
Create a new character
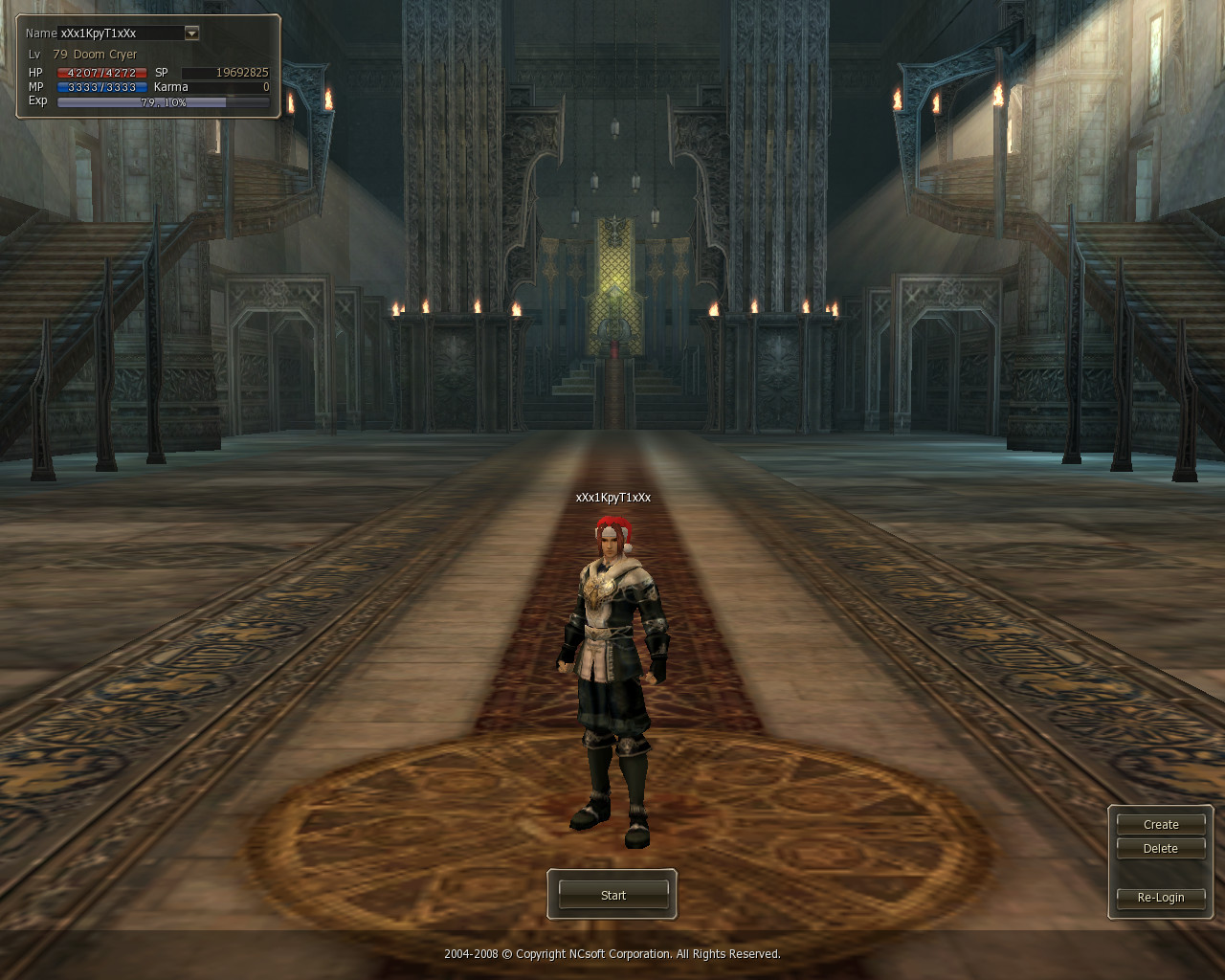tap(1160, 824)
